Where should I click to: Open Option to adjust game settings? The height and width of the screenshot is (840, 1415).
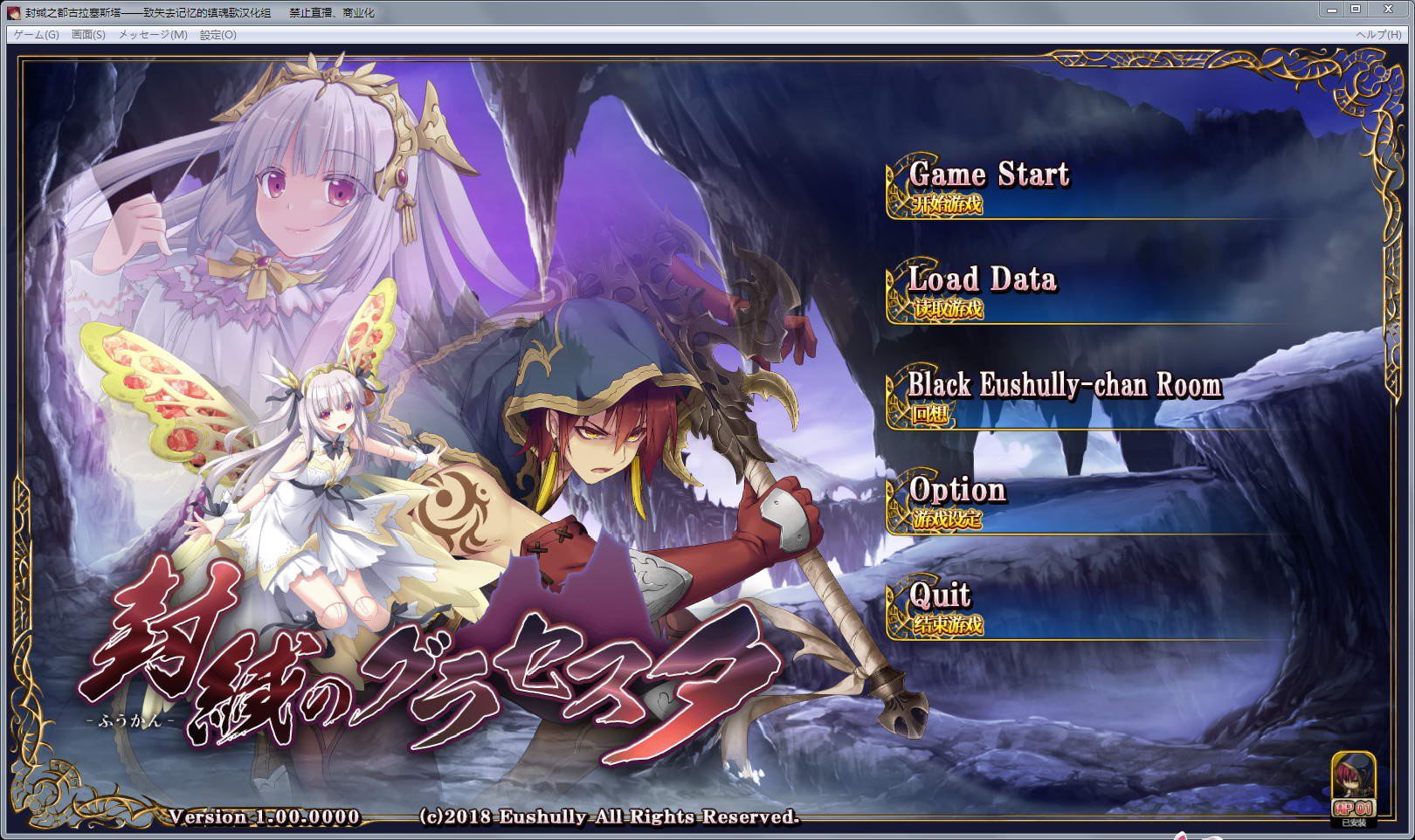click(956, 492)
